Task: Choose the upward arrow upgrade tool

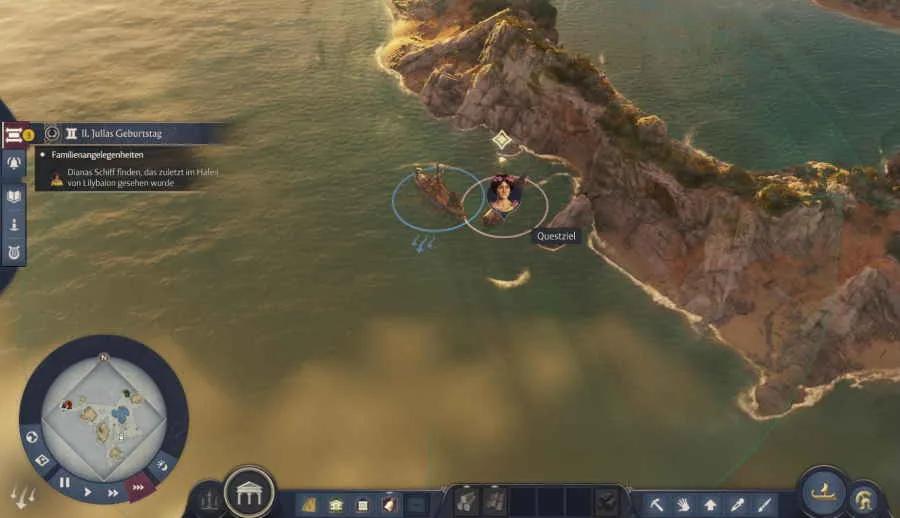Action: 710,504
